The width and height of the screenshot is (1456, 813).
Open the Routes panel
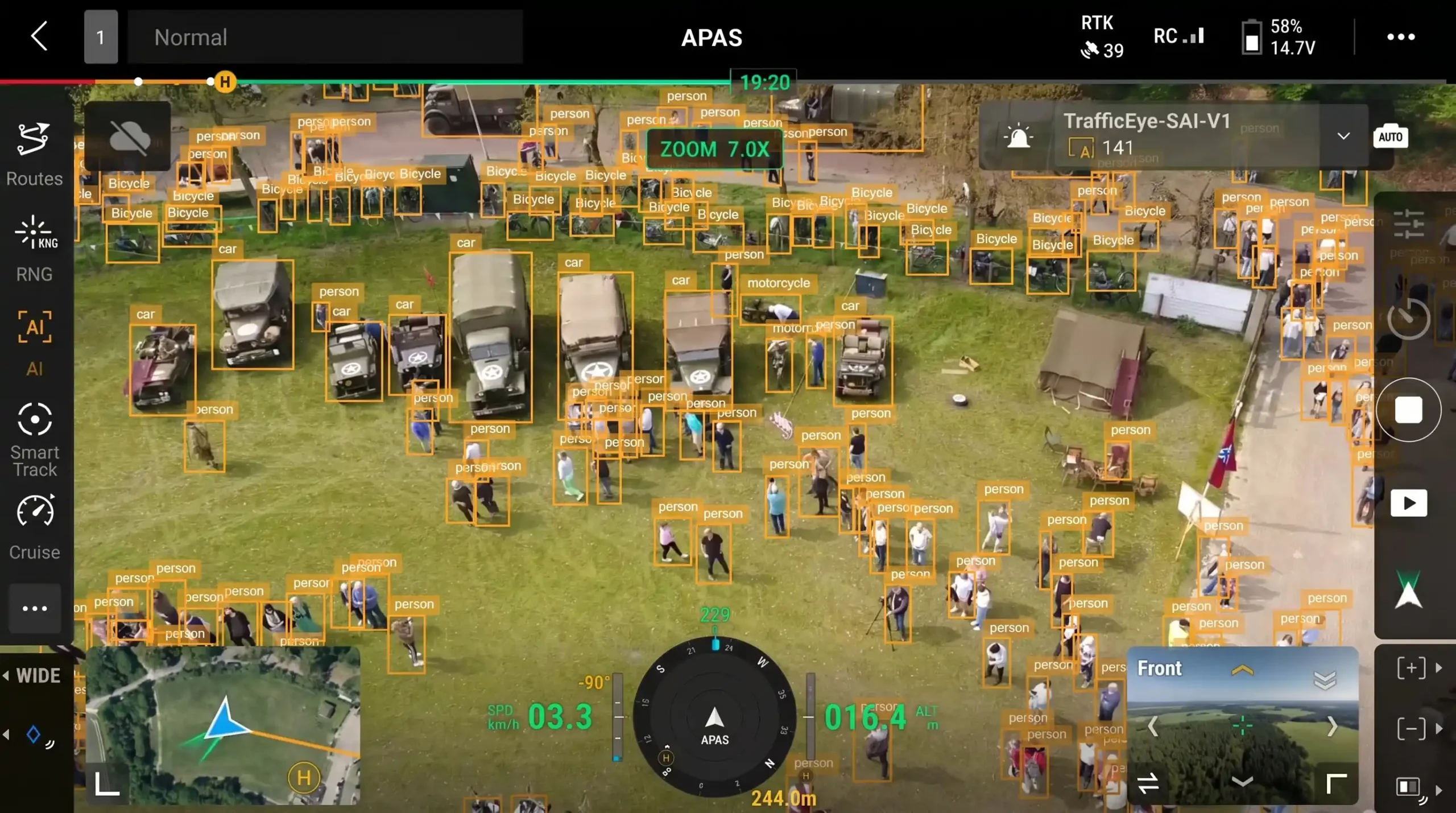(x=34, y=154)
